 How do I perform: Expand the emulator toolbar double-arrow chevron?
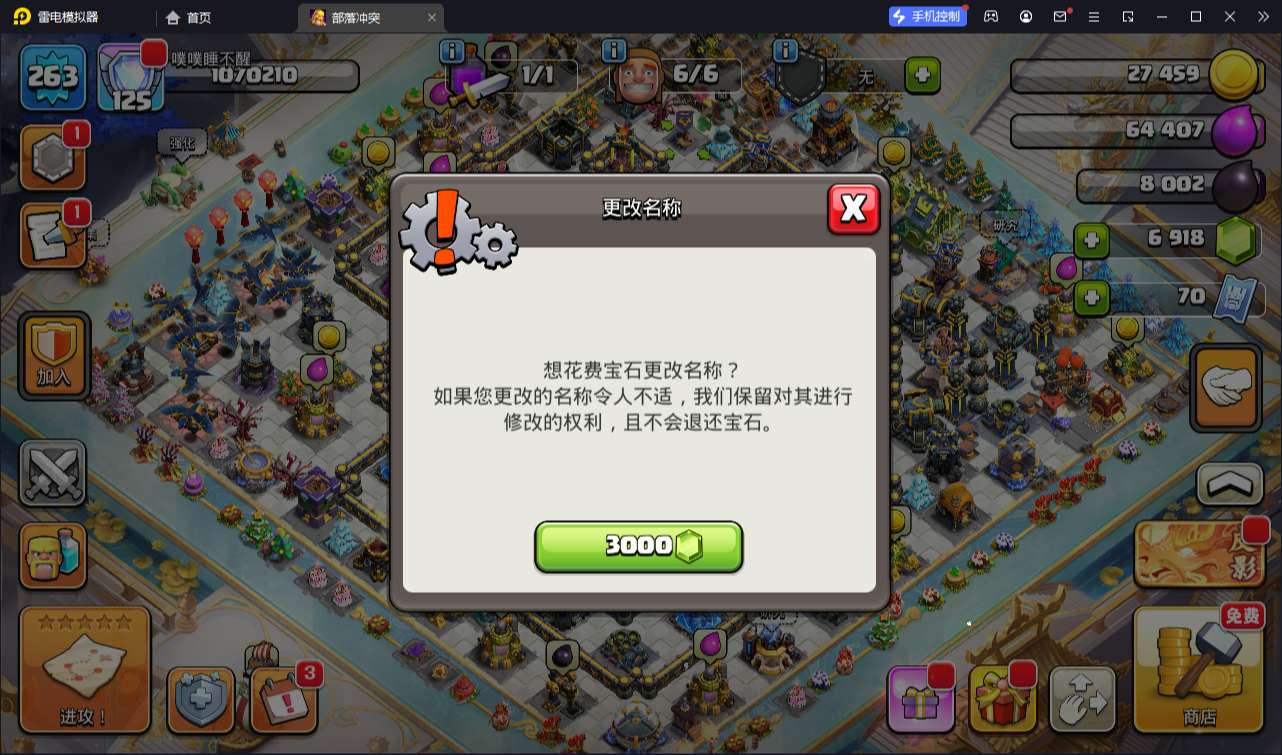1262,16
